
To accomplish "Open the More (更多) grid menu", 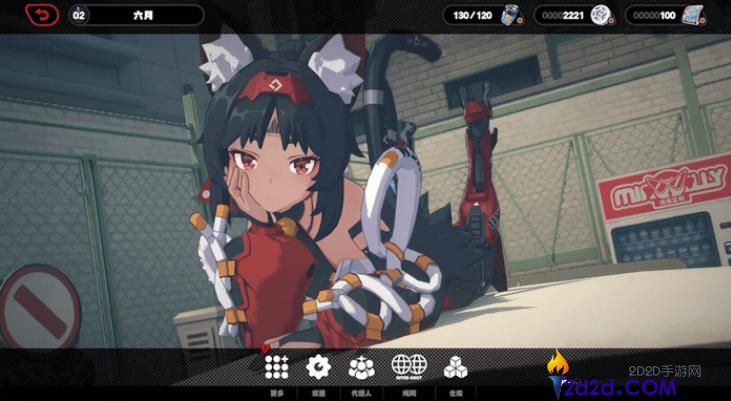I will tap(277, 368).
